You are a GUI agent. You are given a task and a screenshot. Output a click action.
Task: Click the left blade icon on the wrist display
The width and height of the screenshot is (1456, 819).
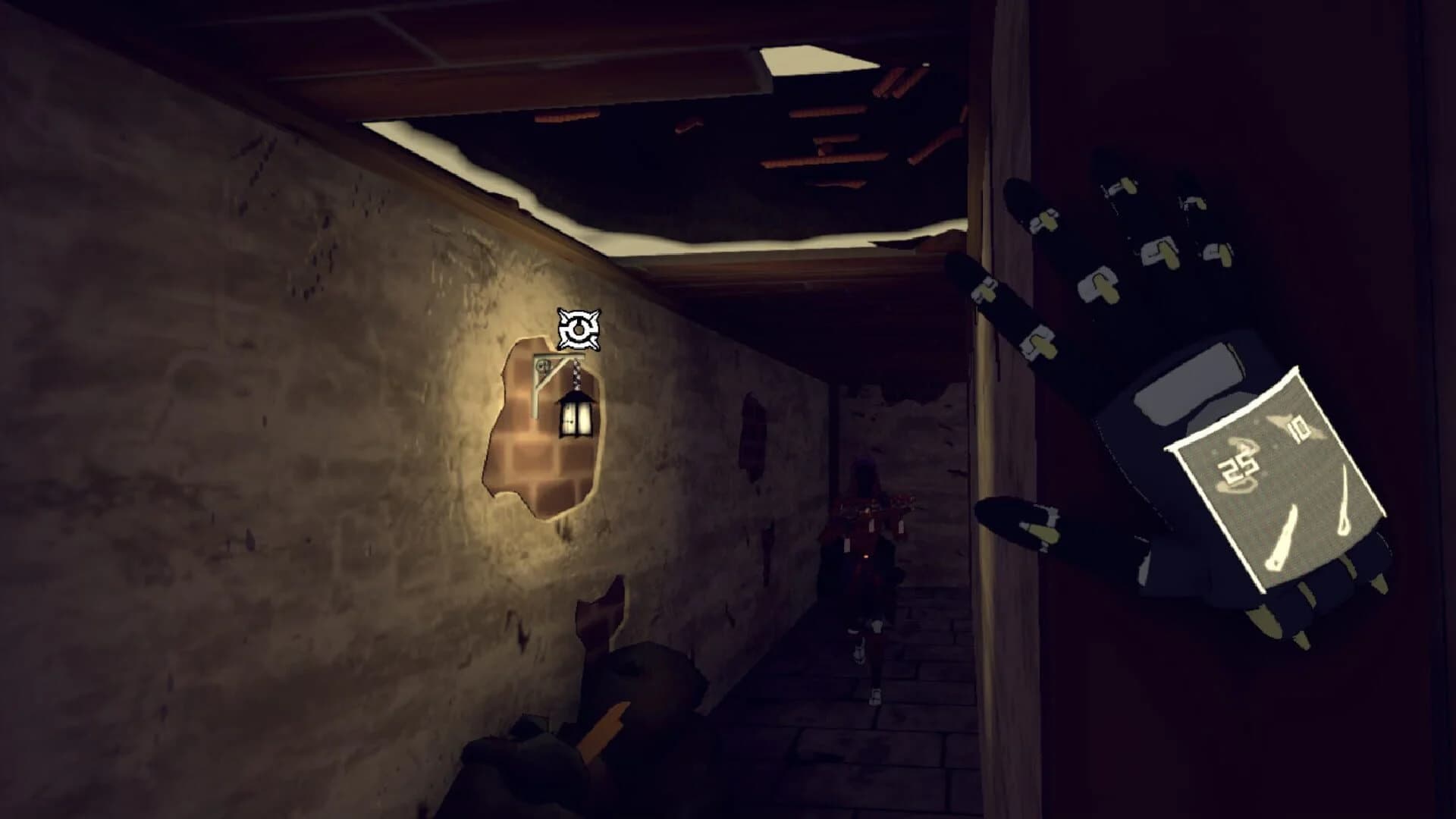(1281, 539)
